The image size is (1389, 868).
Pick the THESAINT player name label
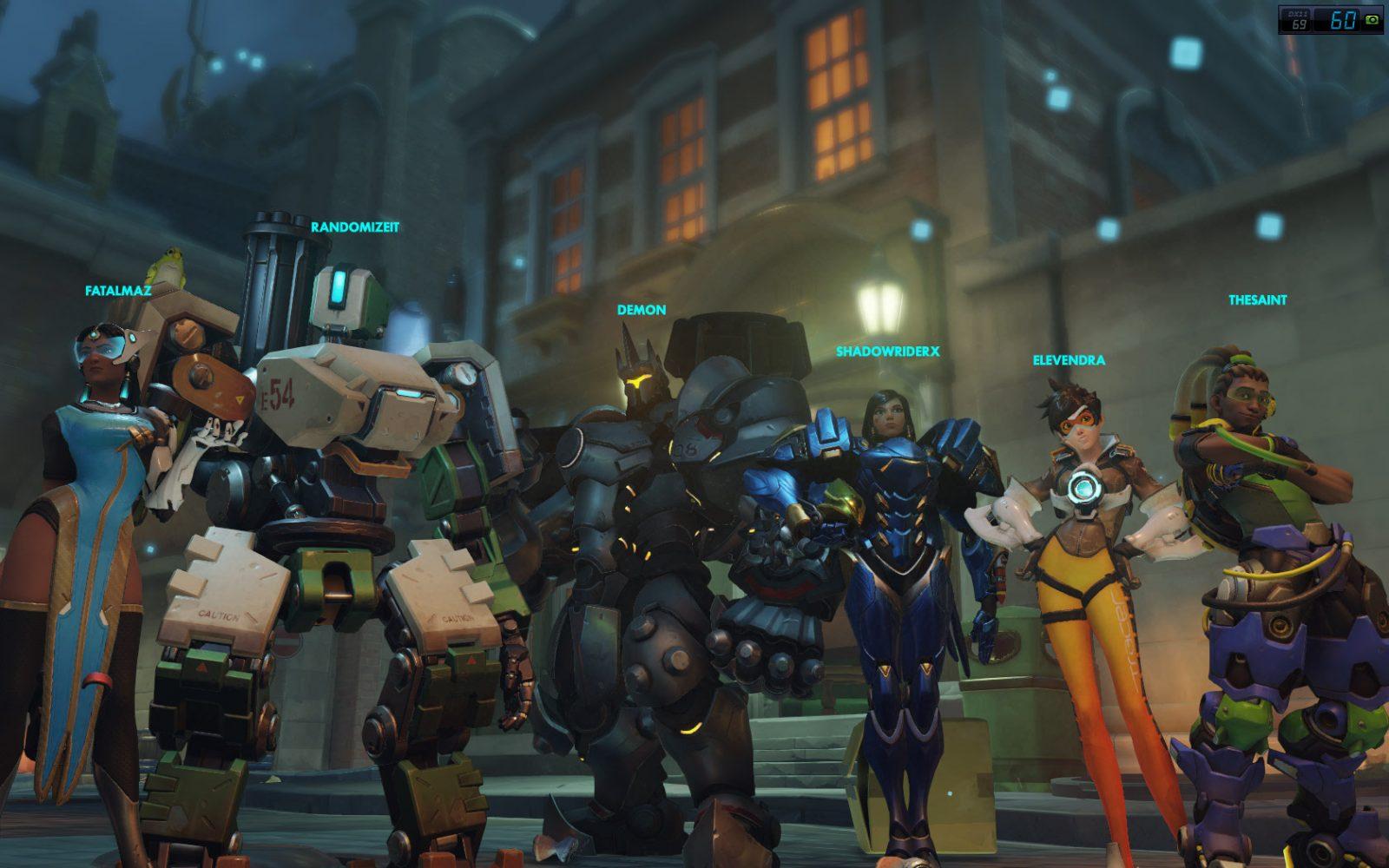click(x=1257, y=300)
